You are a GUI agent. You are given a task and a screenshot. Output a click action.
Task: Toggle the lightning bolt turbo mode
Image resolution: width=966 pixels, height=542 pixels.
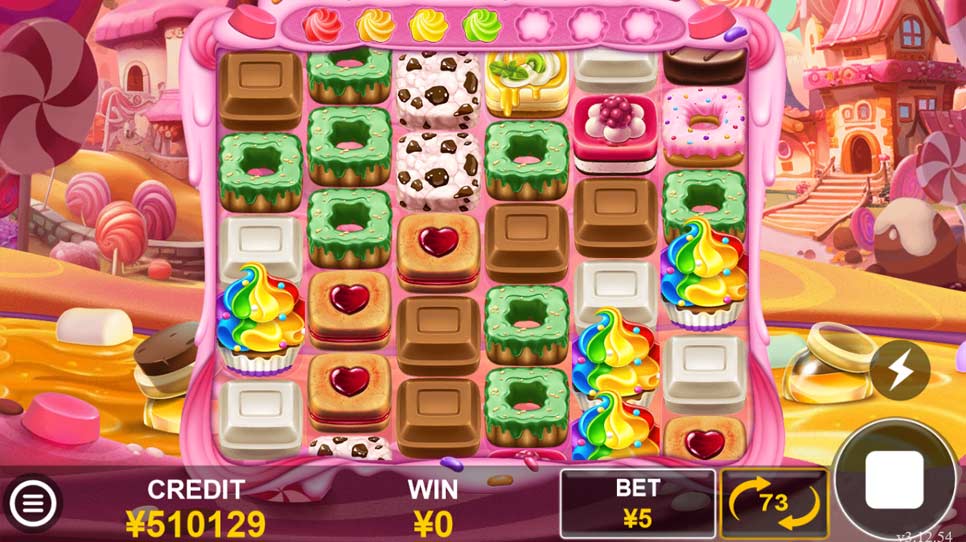point(899,370)
